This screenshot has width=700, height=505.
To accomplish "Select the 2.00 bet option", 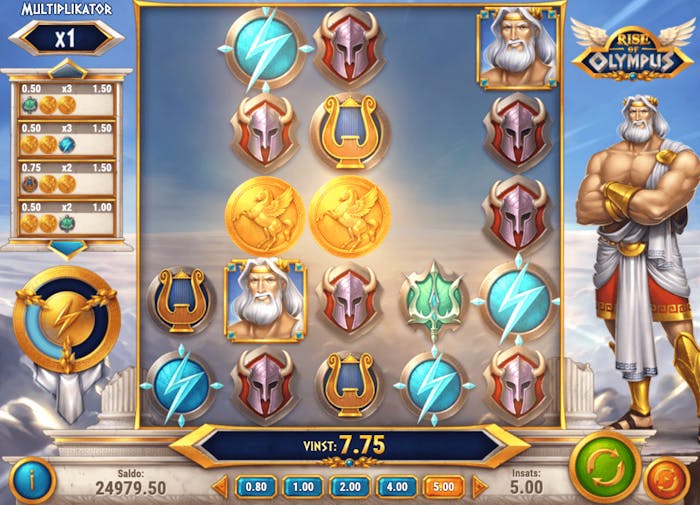I will pos(349,487).
